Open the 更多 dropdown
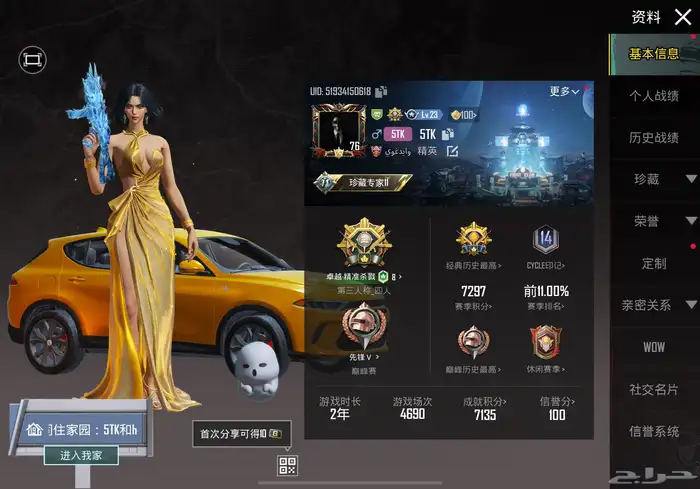Viewport: 700px width, 489px height. click(x=564, y=92)
